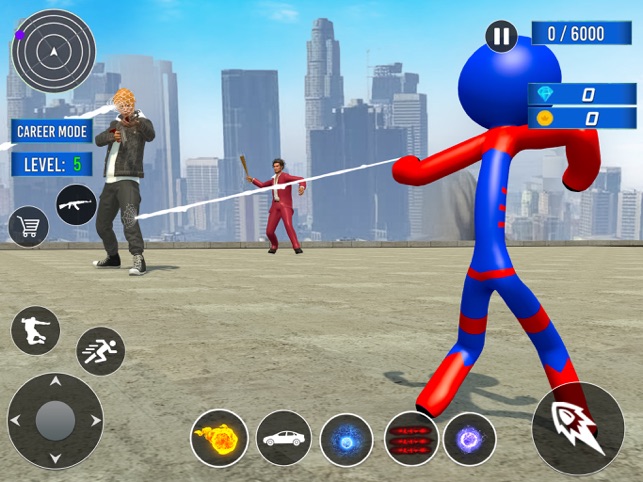Pause the game
Image resolution: width=643 pixels, height=482 pixels.
(x=501, y=38)
